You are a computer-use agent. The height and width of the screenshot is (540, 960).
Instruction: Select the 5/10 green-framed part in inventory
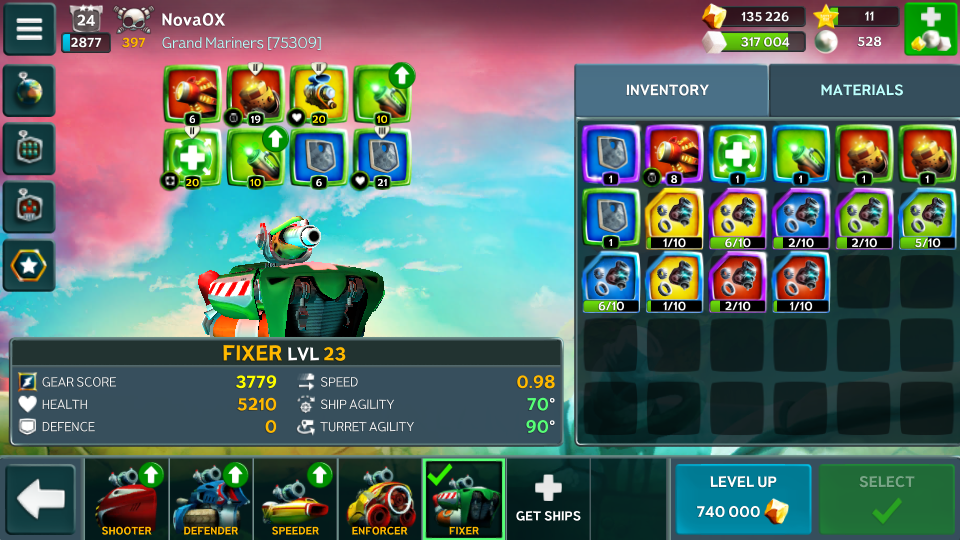tap(924, 217)
